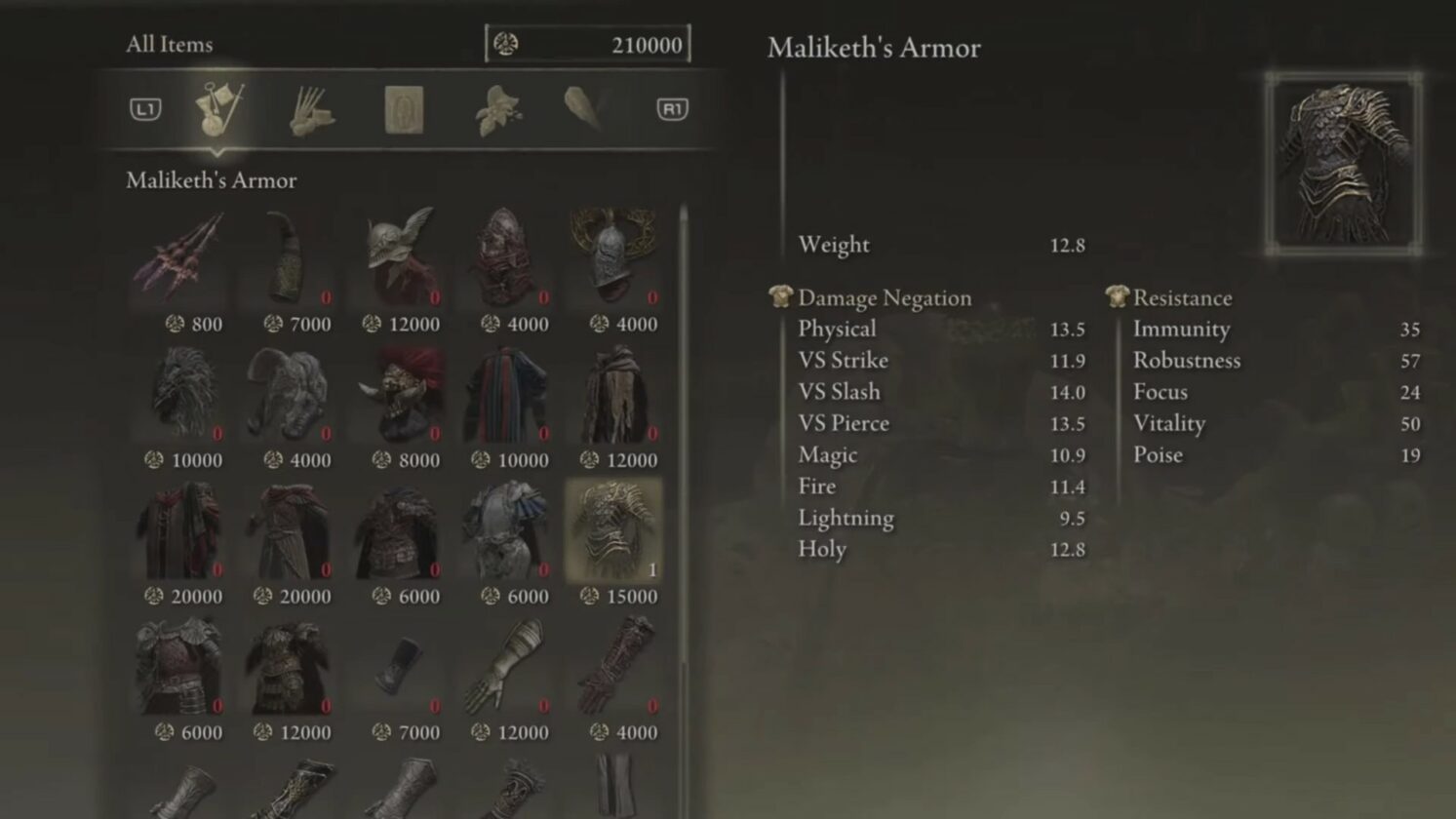
Task: Select the golden gauntlet costing 12000
Action: pyautogui.click(x=507, y=667)
